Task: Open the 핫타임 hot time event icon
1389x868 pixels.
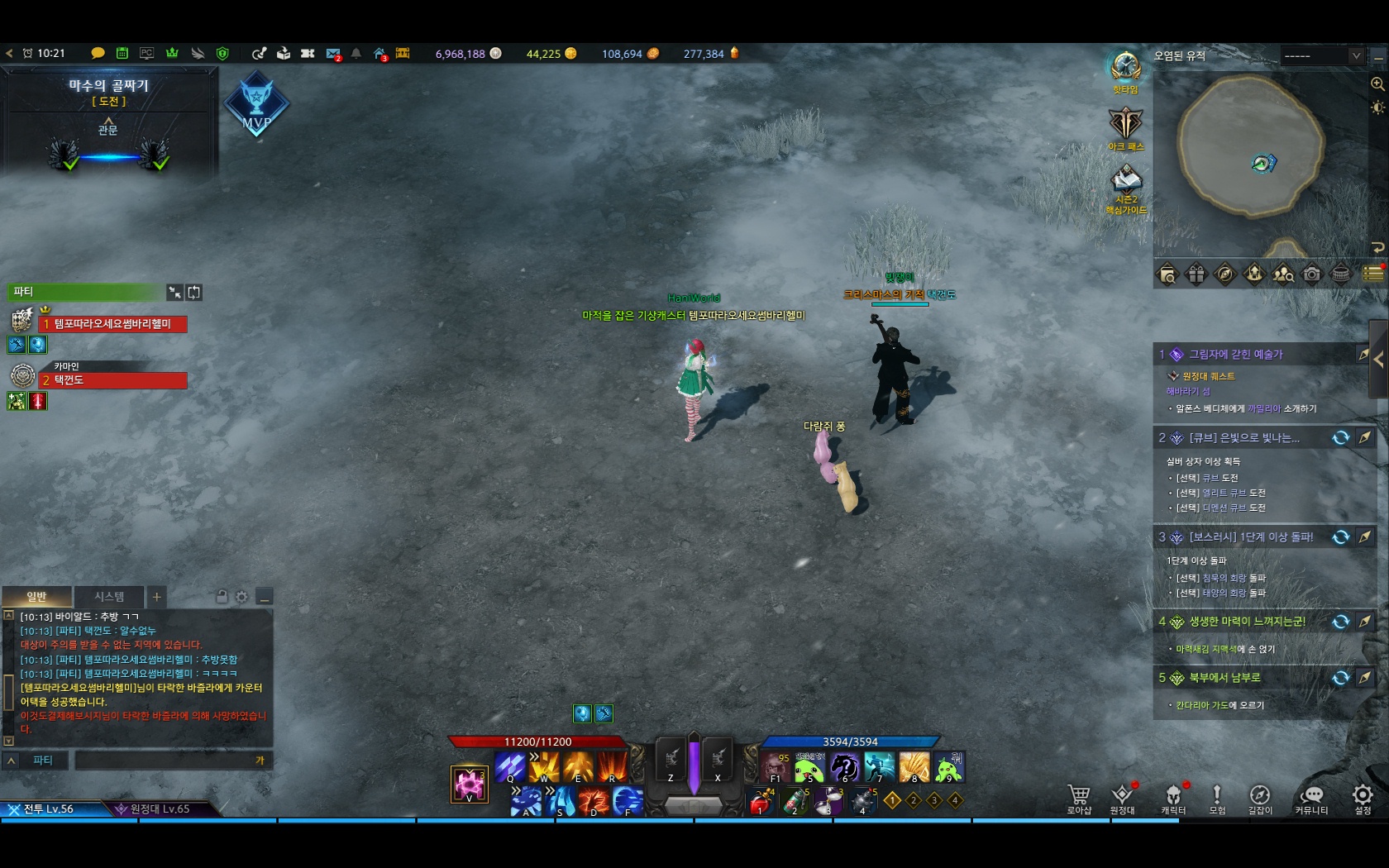Action: (x=1125, y=69)
